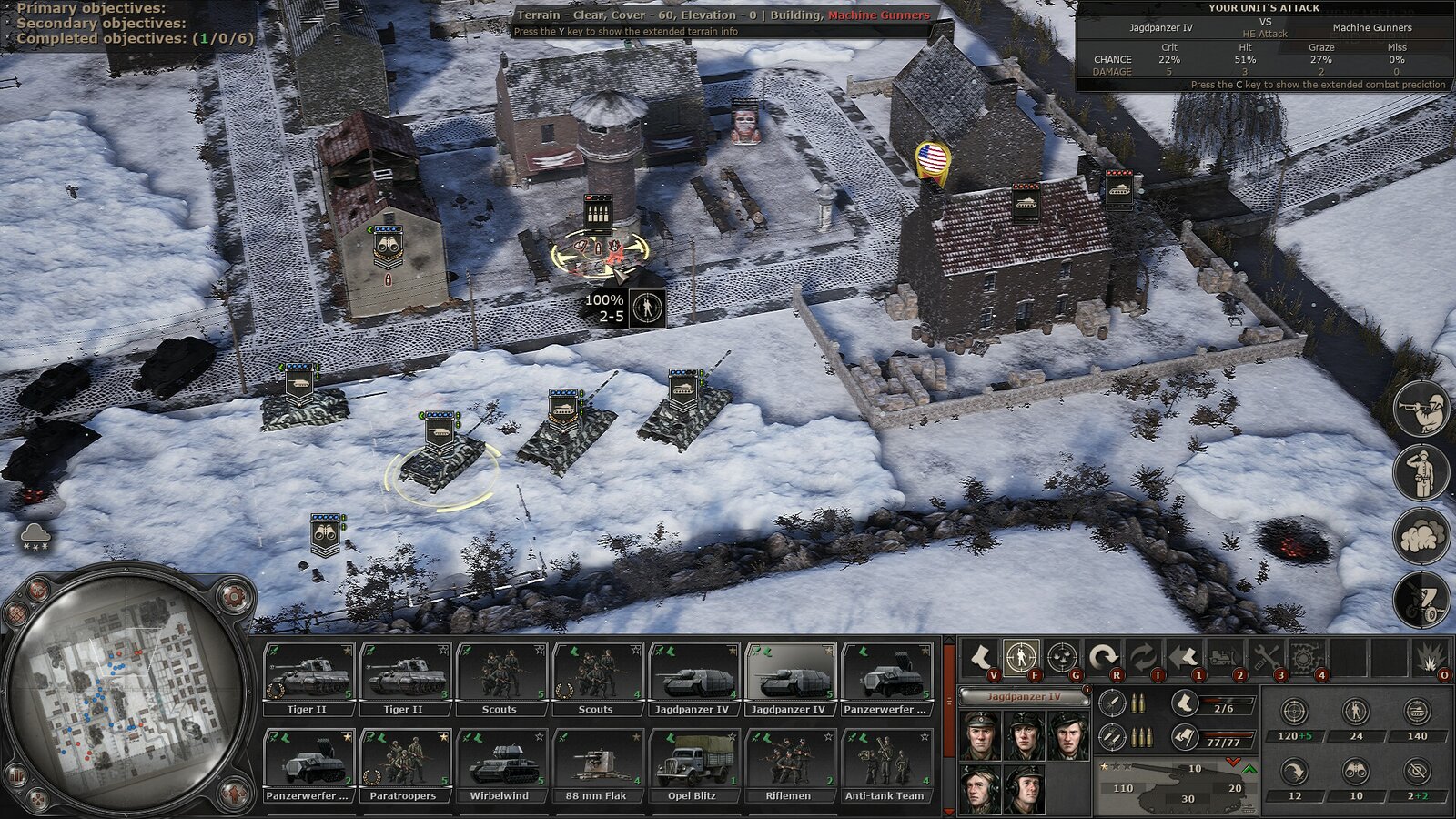Viewport: 1456px width, 819px height.
Task: Toggle the bulldozer engineering icon labeled 2
Action: [1224, 654]
